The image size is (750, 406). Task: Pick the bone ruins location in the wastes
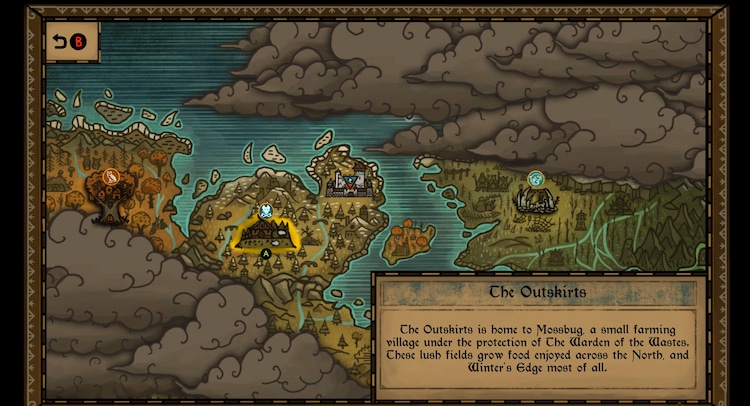tap(535, 199)
